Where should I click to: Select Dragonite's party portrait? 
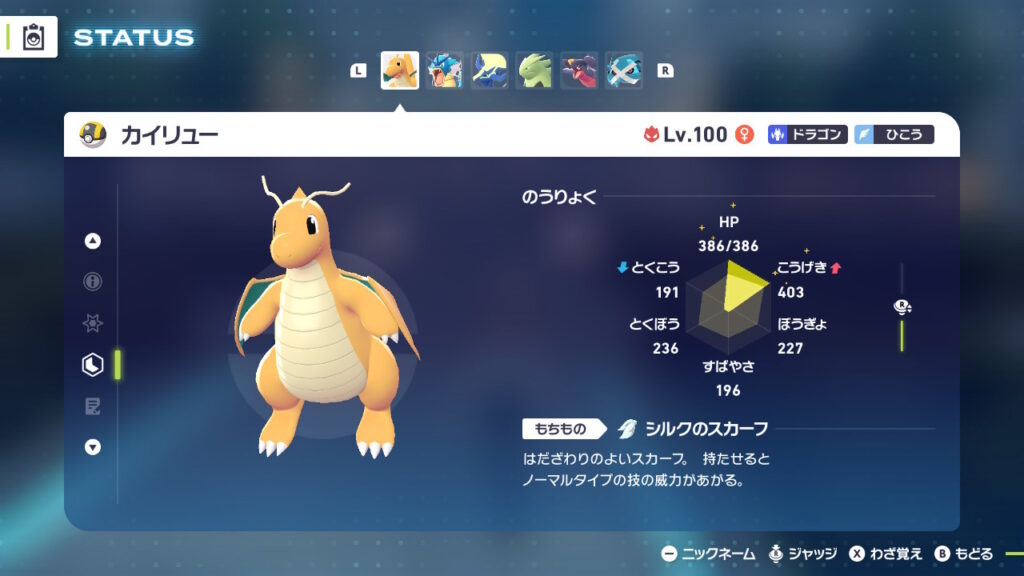tap(400, 71)
